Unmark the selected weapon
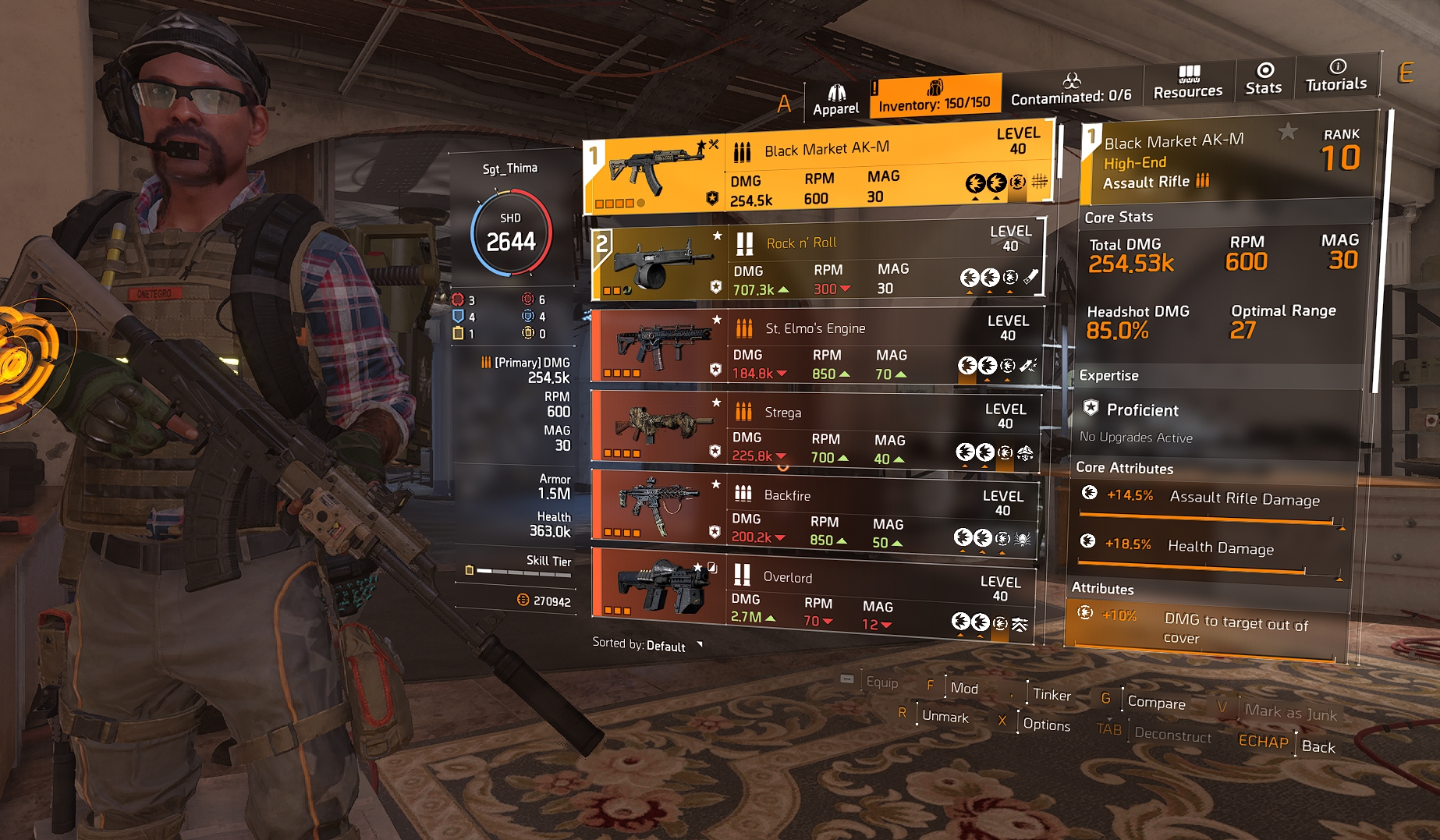The width and height of the screenshot is (1440, 840). pos(945,716)
